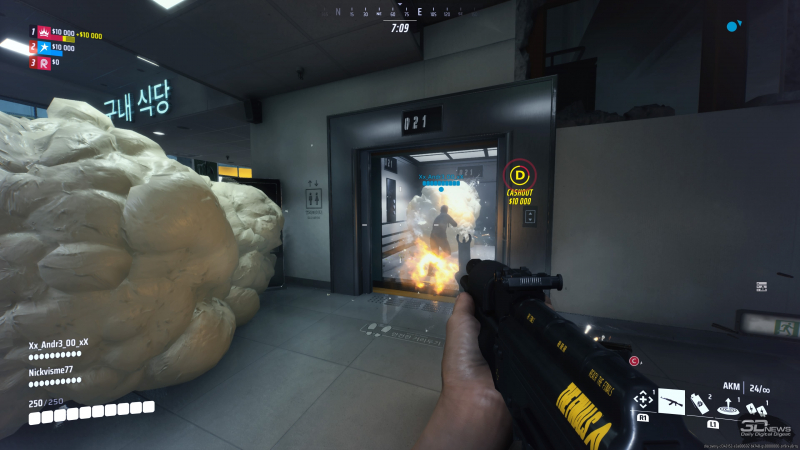This screenshot has height=450, width=800.
Task: Select the red R team scoreboard row
Action: 46,62
